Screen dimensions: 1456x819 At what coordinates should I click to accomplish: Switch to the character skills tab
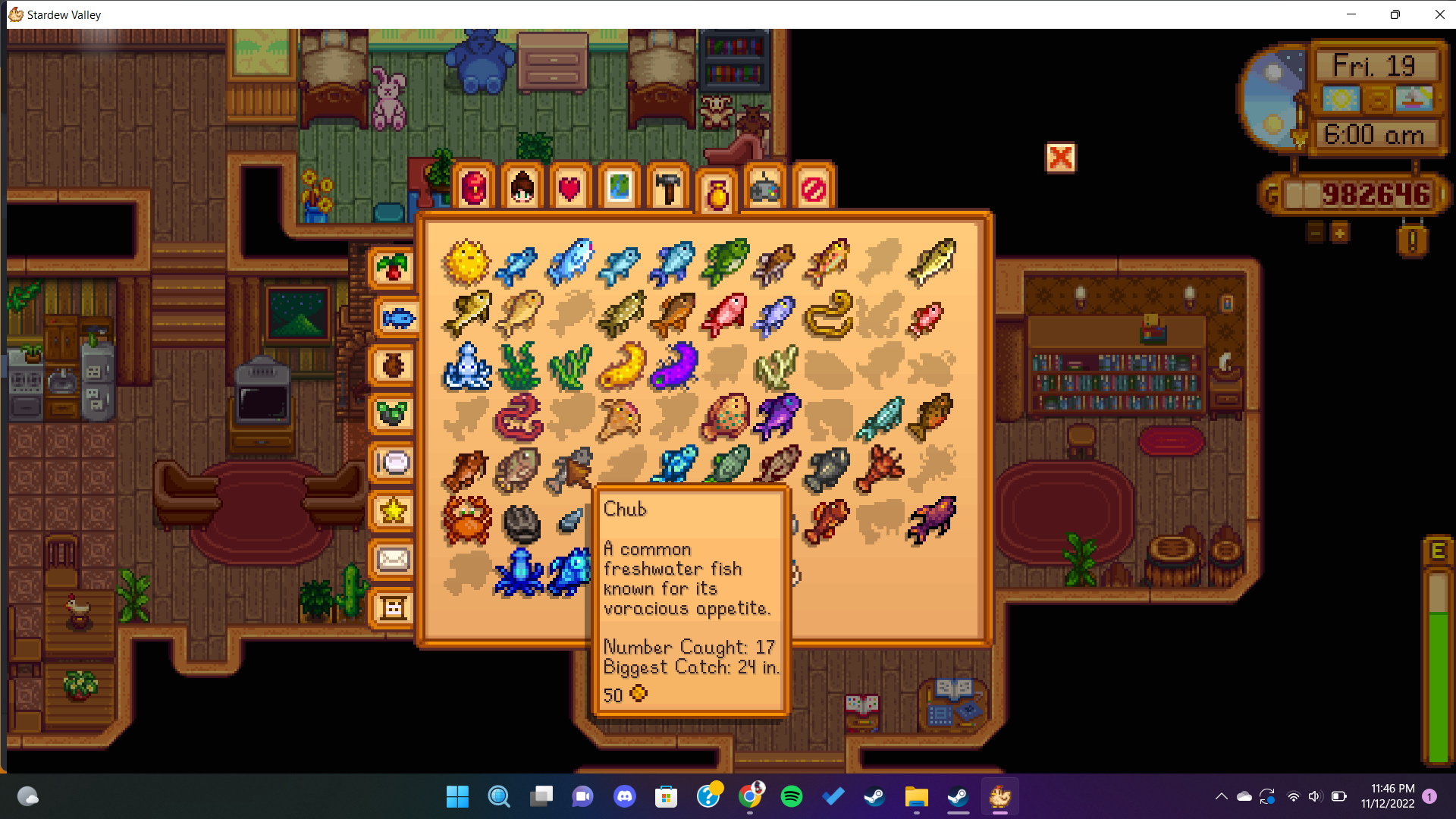522,188
